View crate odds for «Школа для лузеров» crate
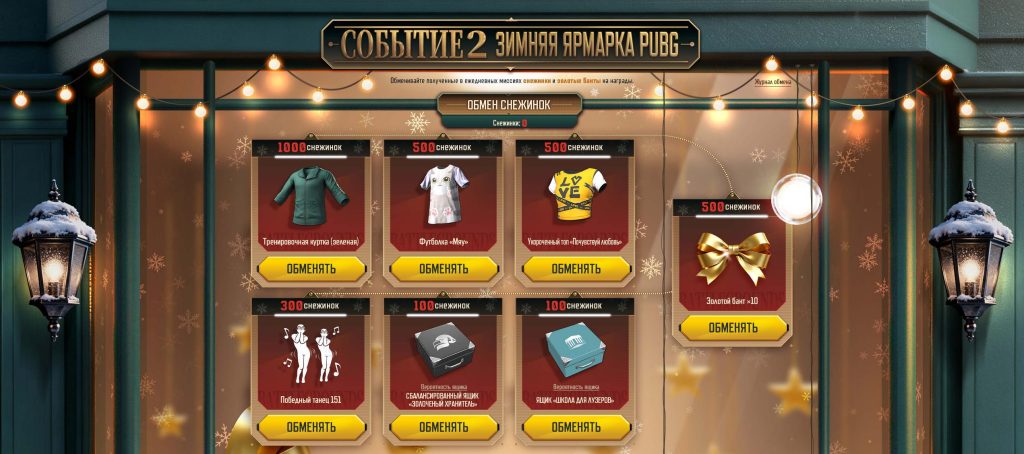Screen dimensions: 1024x454 (575, 386)
